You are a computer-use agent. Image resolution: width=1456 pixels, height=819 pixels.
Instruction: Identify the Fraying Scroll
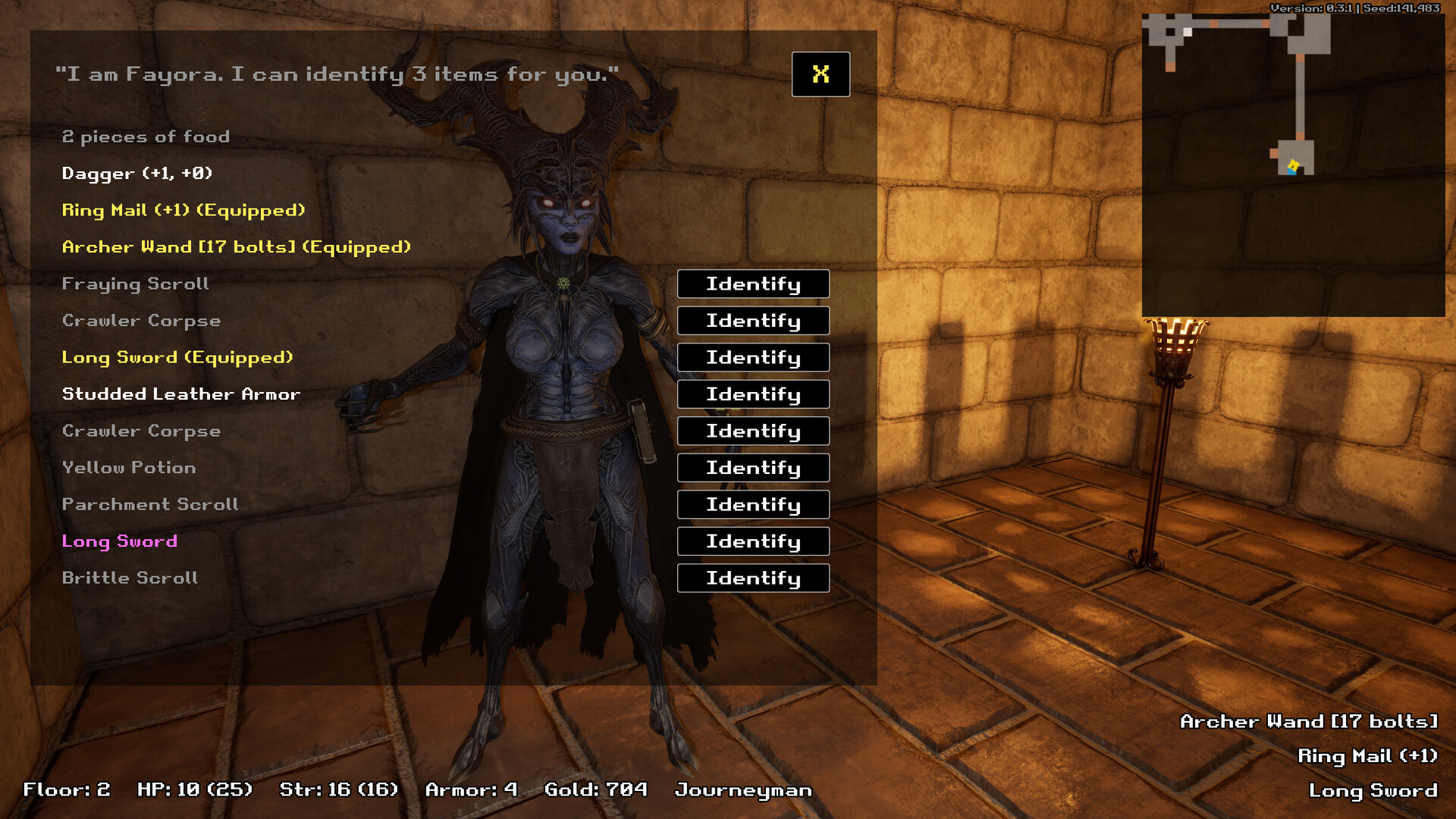(752, 284)
